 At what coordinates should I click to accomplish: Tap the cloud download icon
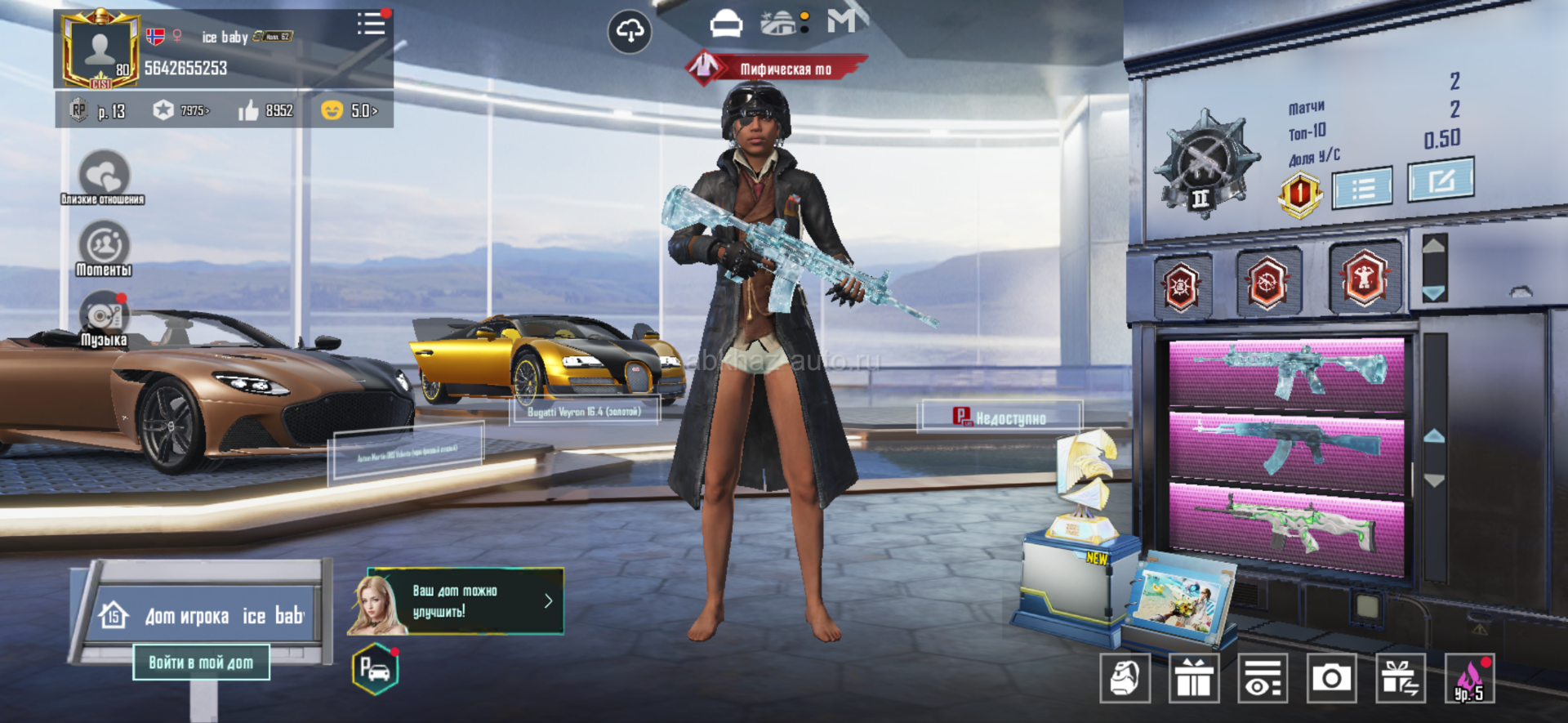630,33
